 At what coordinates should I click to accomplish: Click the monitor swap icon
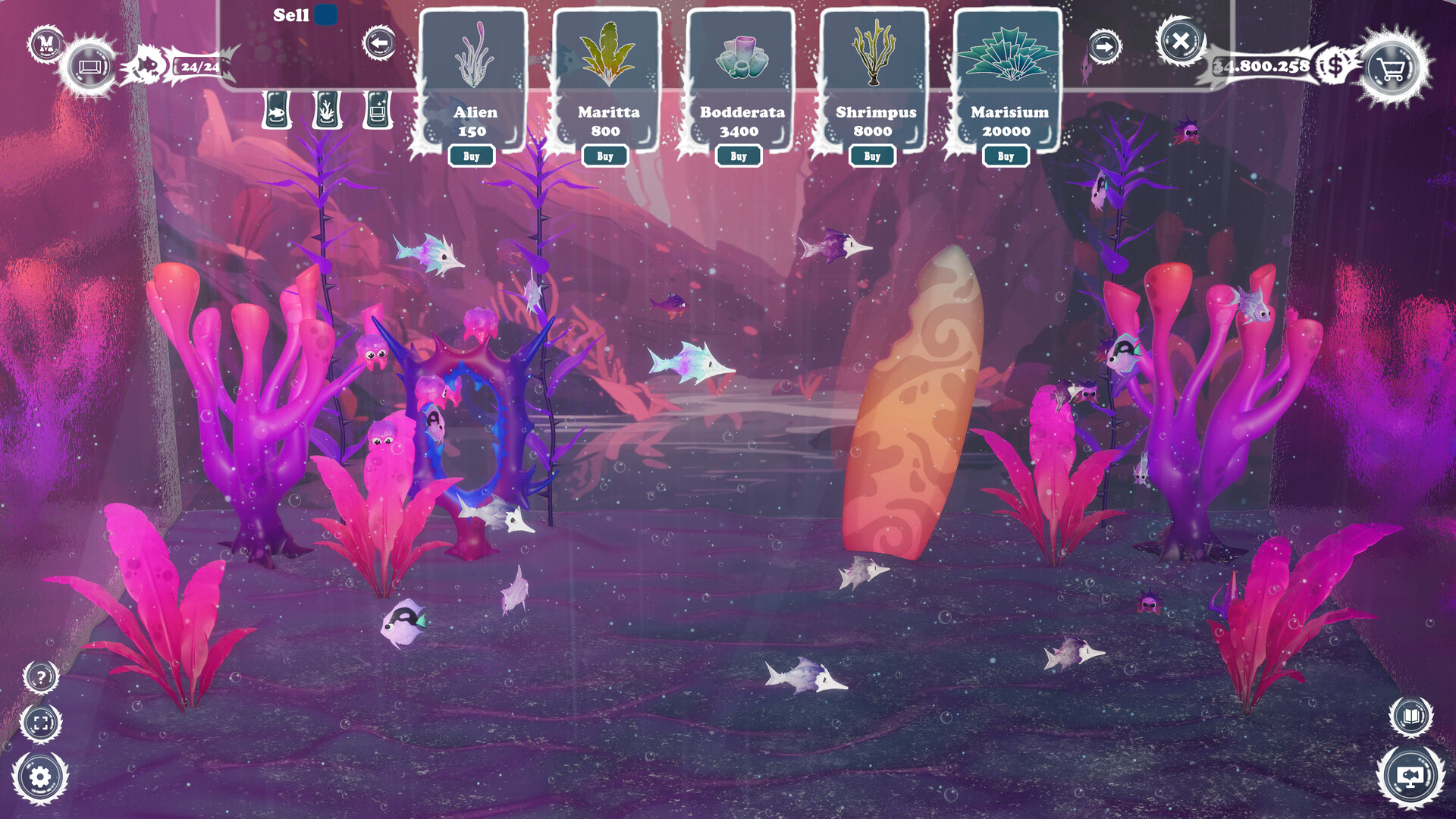1410,777
